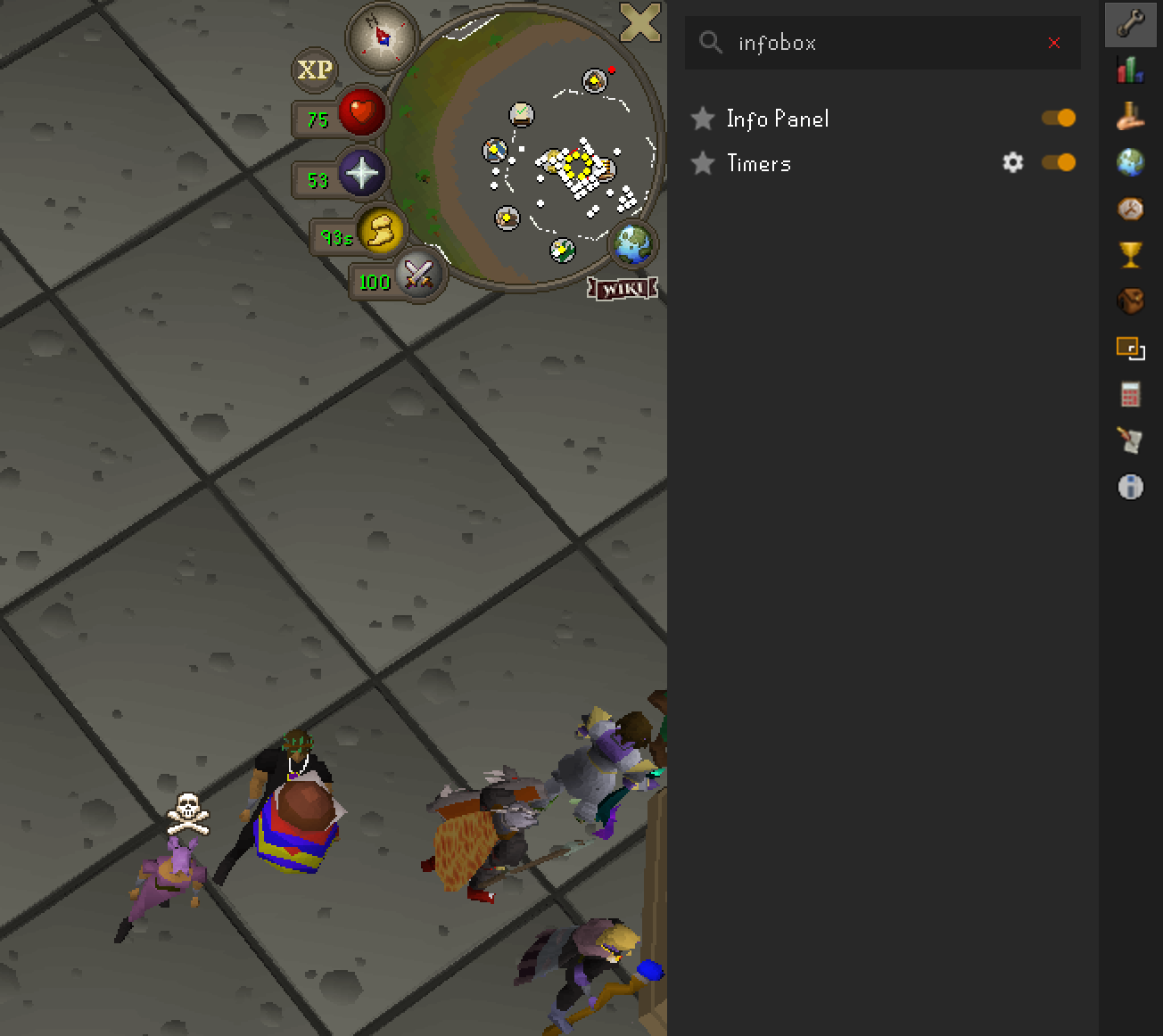Click the compass above the minimap

[380, 37]
